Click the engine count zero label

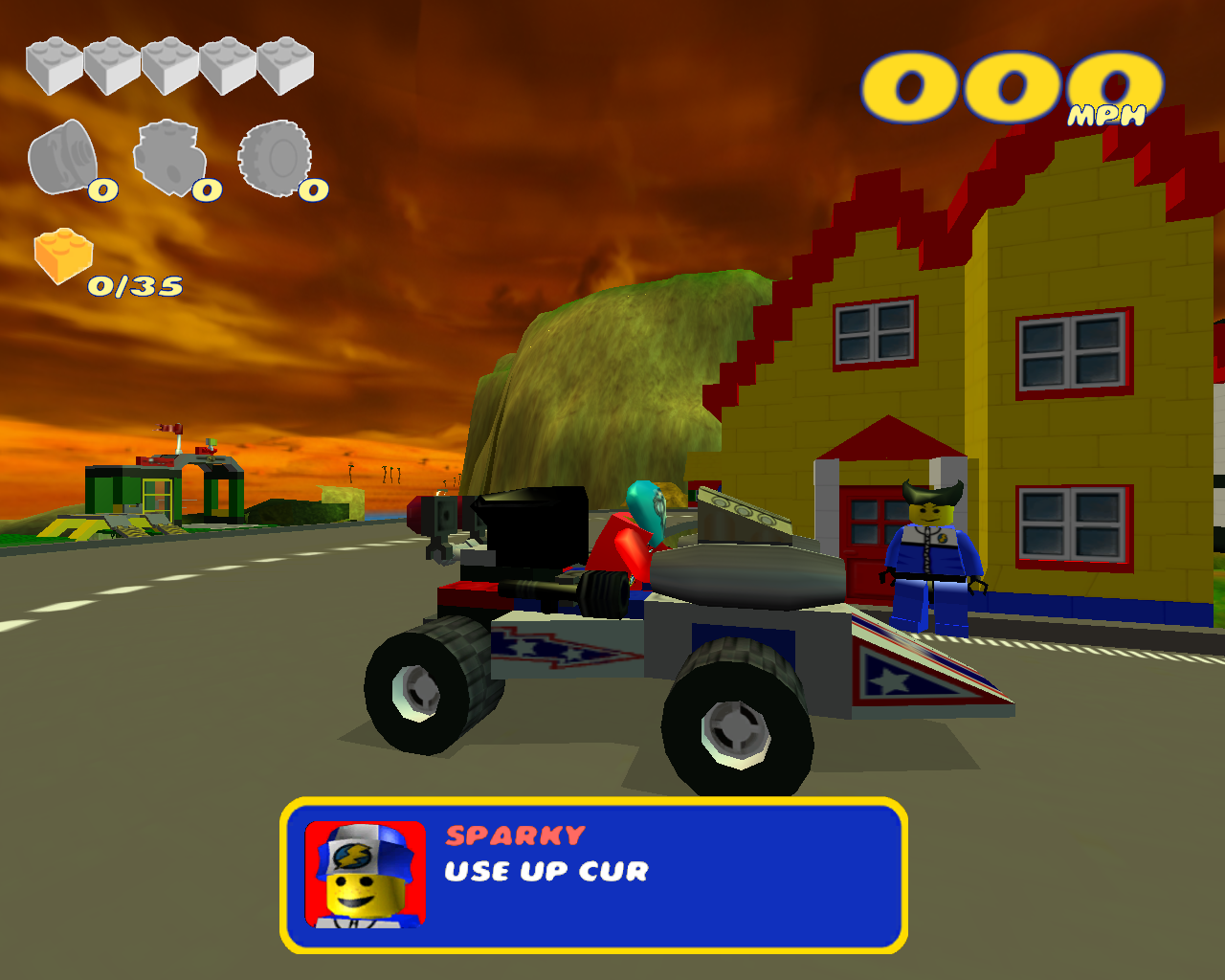pyautogui.click(x=206, y=190)
